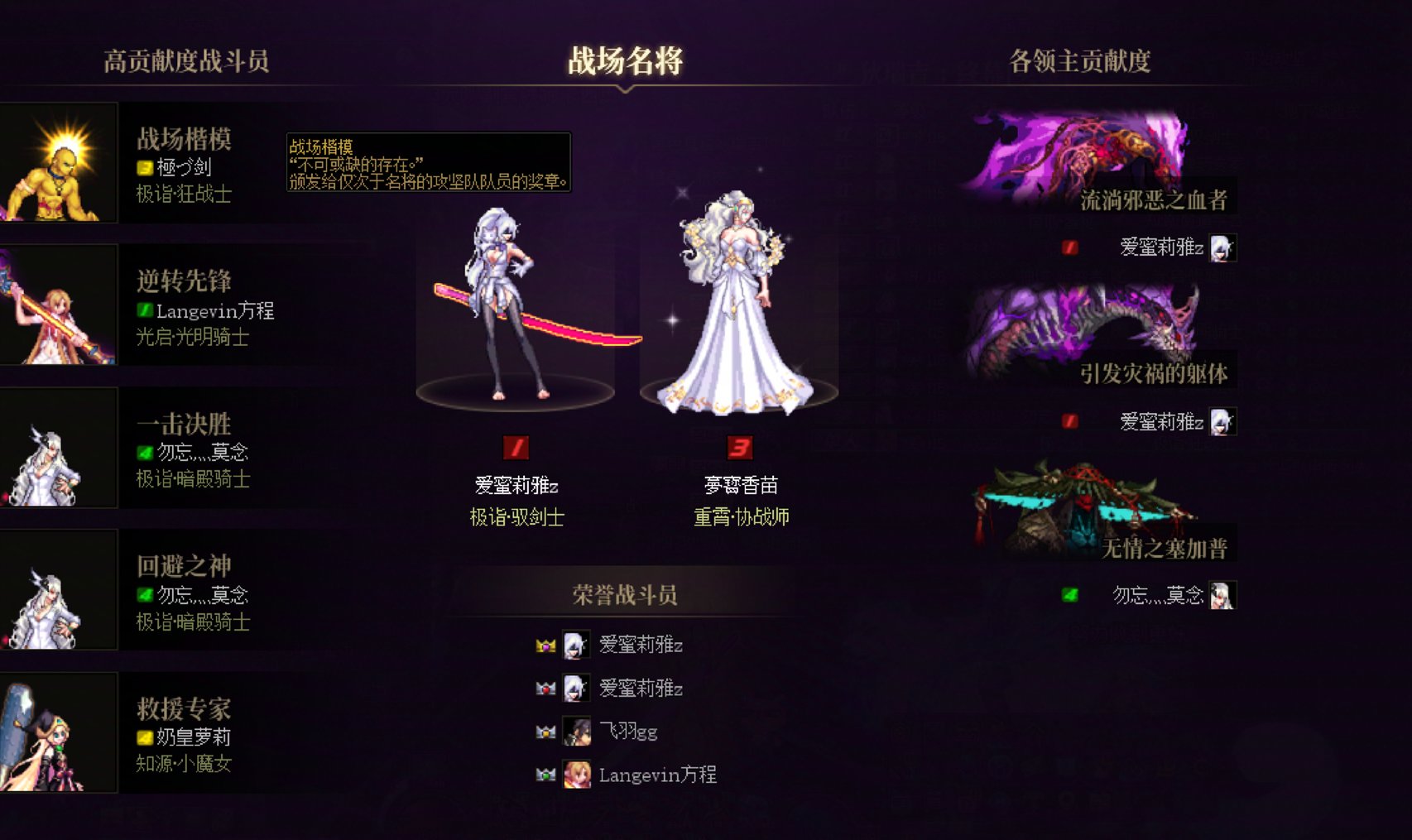This screenshot has width=1412, height=840.
Task: Click the player name 夢鸾香苗
Action: pyautogui.click(x=740, y=484)
